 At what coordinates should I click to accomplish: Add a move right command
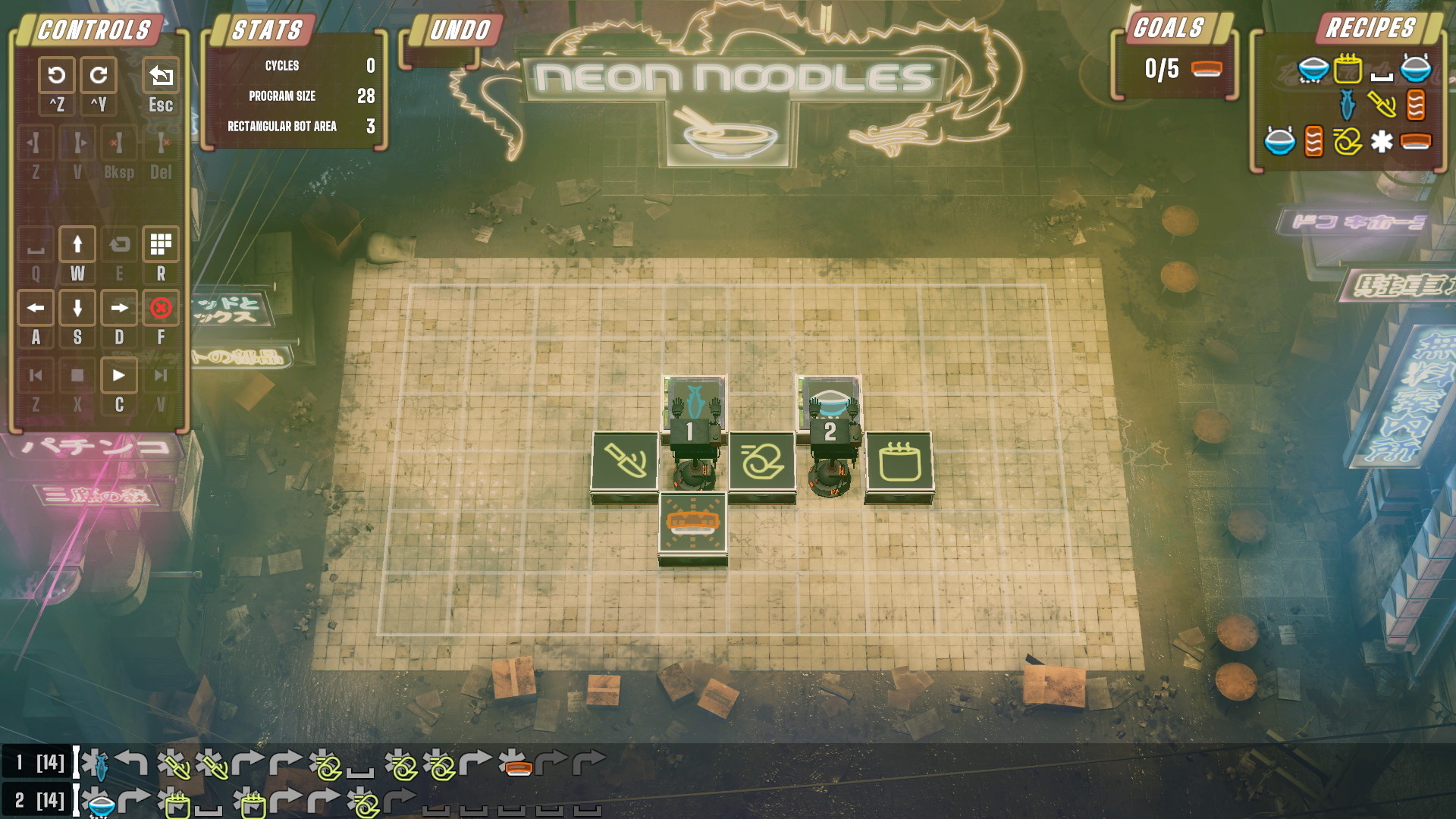click(119, 308)
